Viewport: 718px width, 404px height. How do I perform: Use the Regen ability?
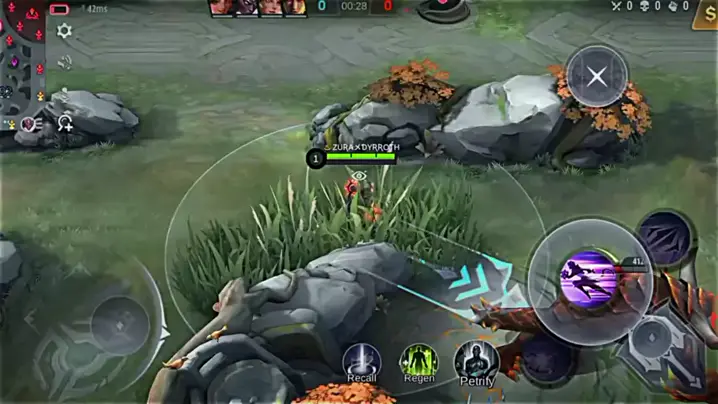coord(419,361)
